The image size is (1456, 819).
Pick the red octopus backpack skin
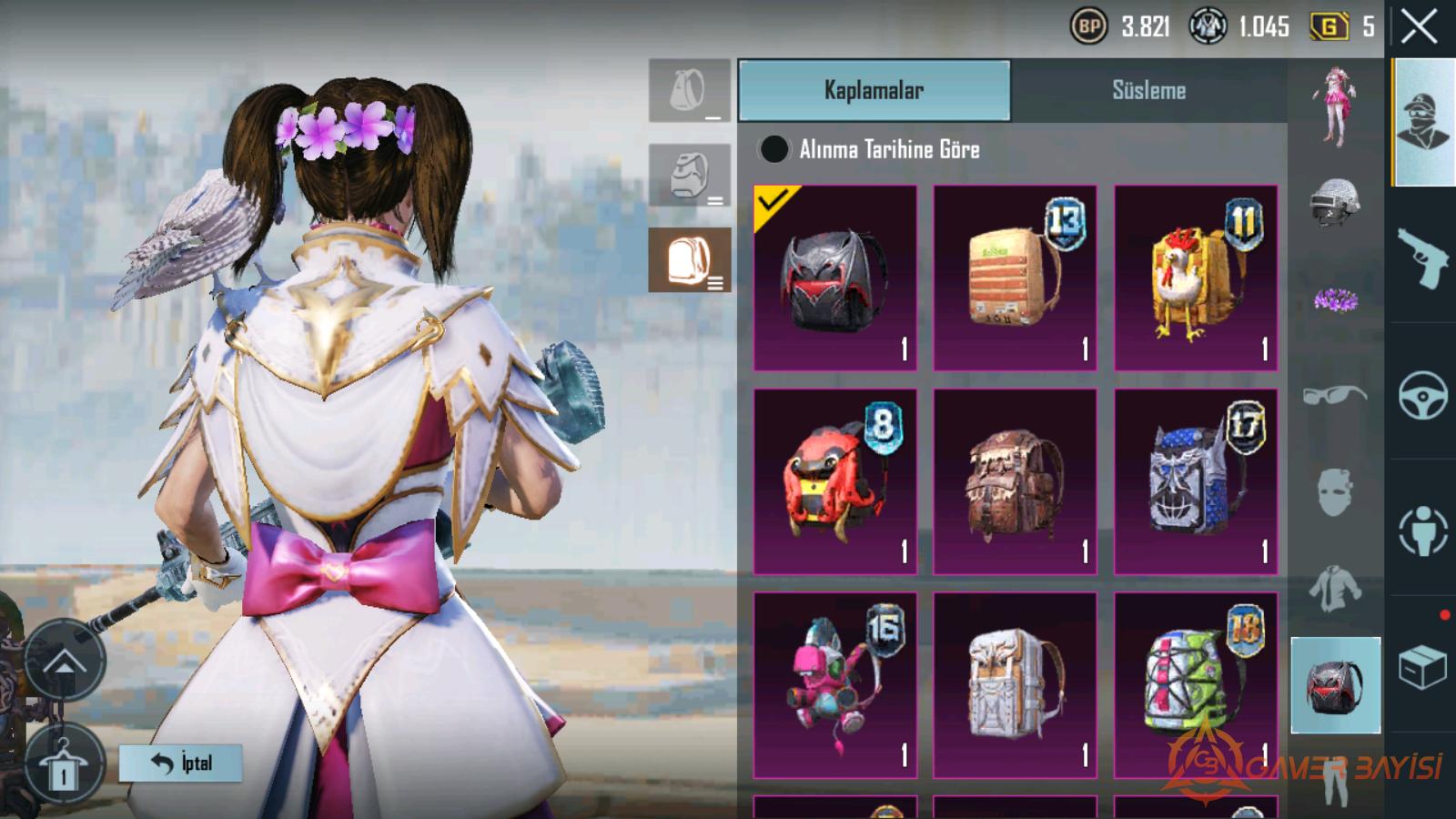coord(834,481)
